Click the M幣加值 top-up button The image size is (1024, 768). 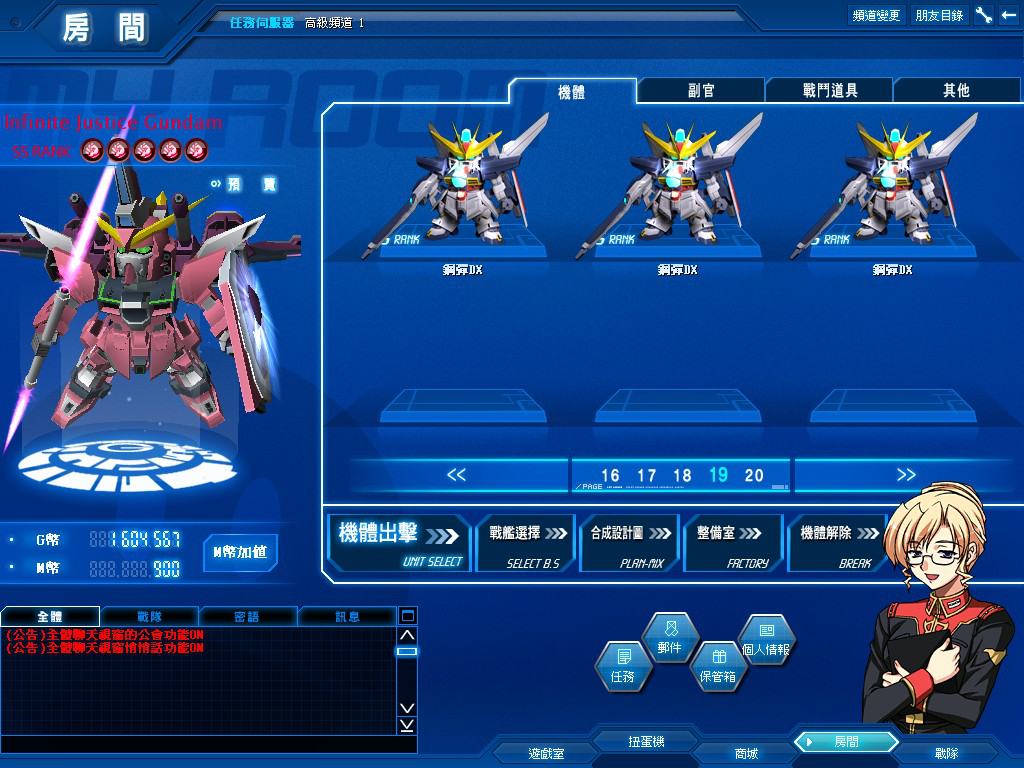pos(240,553)
